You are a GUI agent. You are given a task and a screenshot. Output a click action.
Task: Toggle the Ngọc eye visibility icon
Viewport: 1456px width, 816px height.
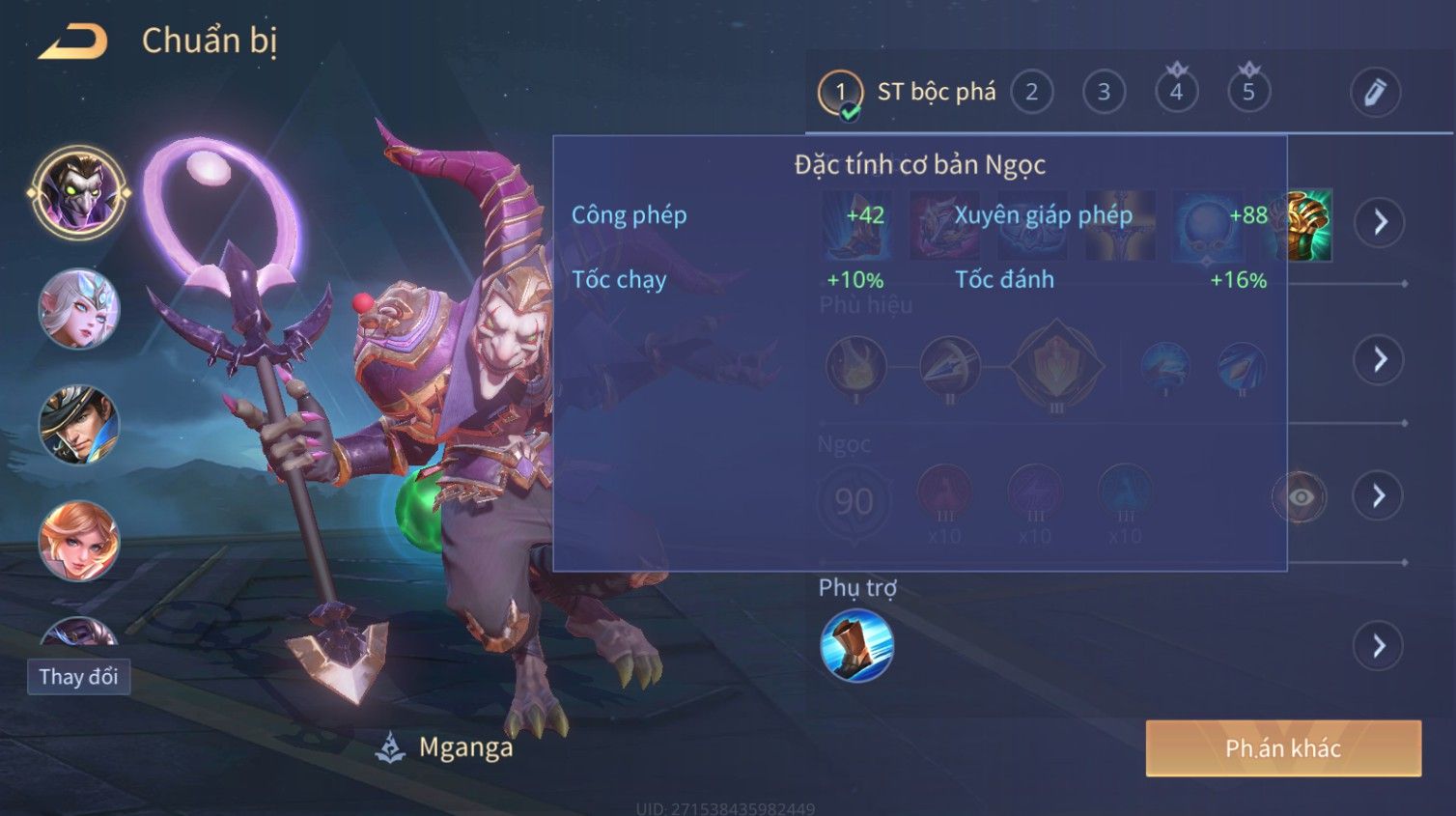point(1300,497)
